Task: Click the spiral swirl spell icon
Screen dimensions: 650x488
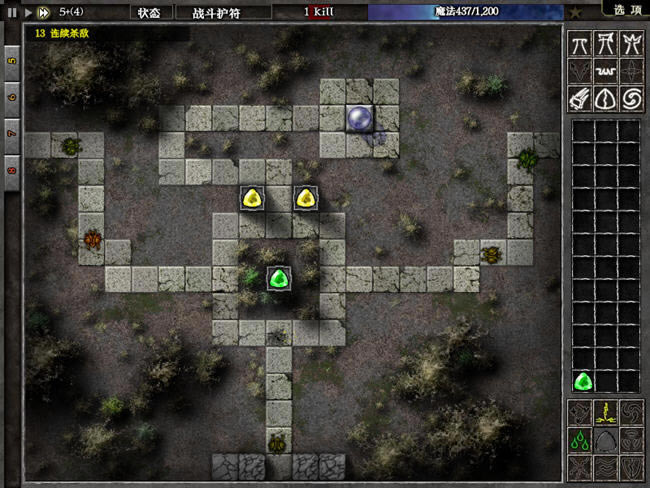Action: (x=631, y=99)
